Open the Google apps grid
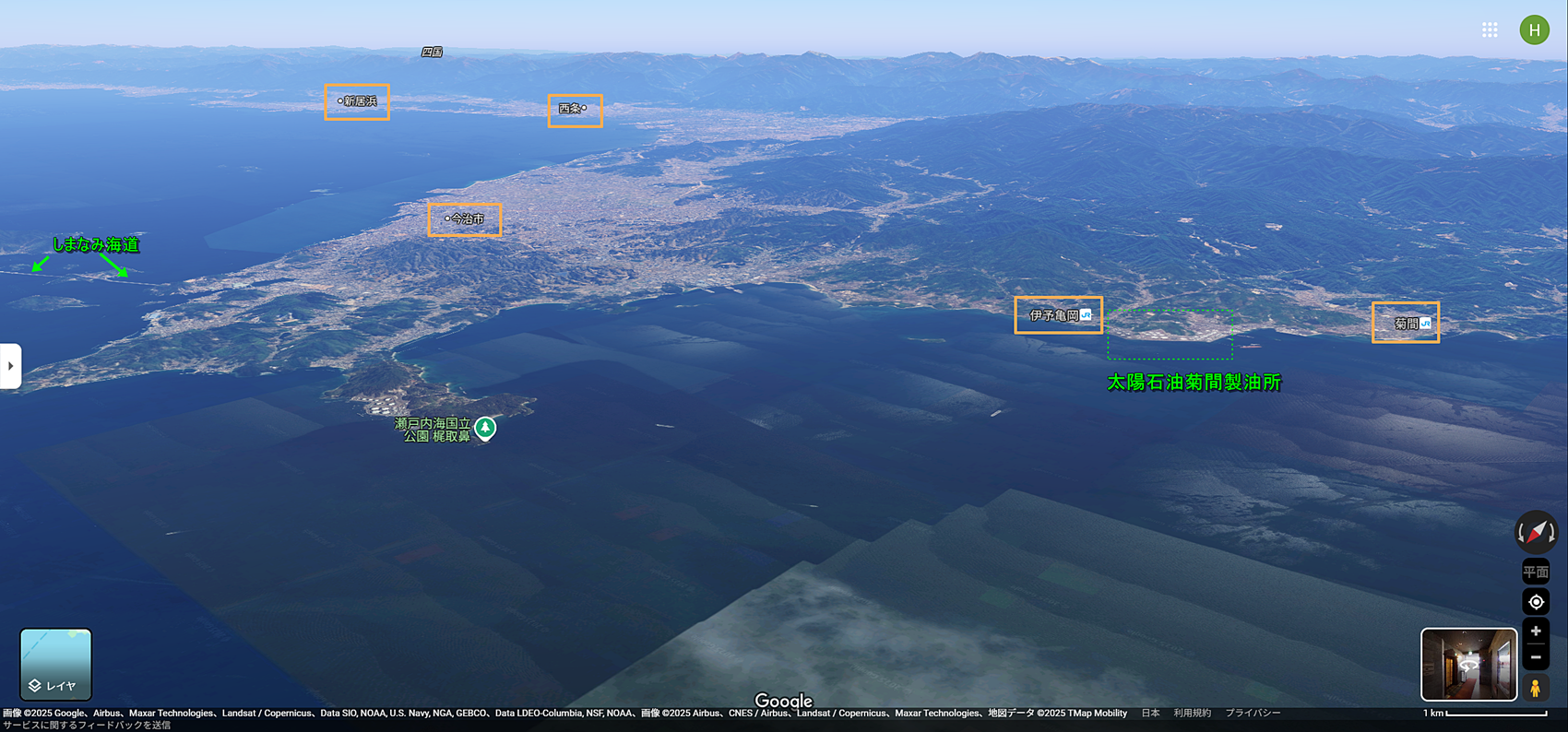Screen dimensions: 1568x732 [1490, 30]
